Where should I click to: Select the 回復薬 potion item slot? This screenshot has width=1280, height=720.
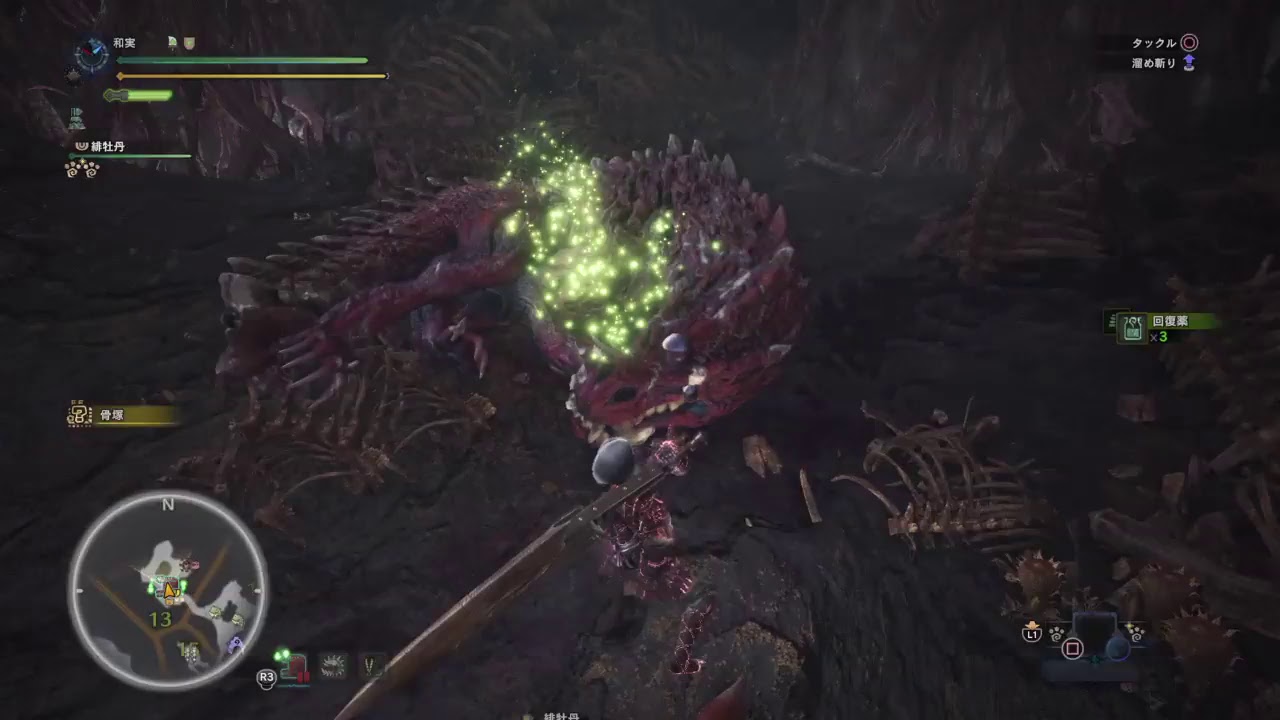[x=1133, y=329]
